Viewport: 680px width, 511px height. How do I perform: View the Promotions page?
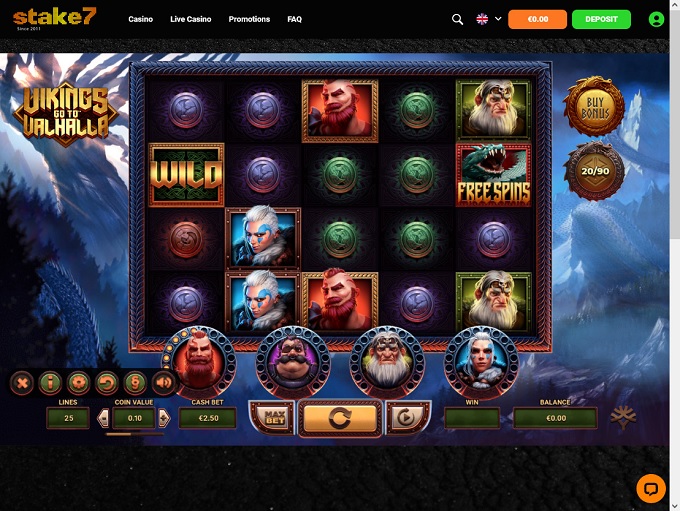249,19
